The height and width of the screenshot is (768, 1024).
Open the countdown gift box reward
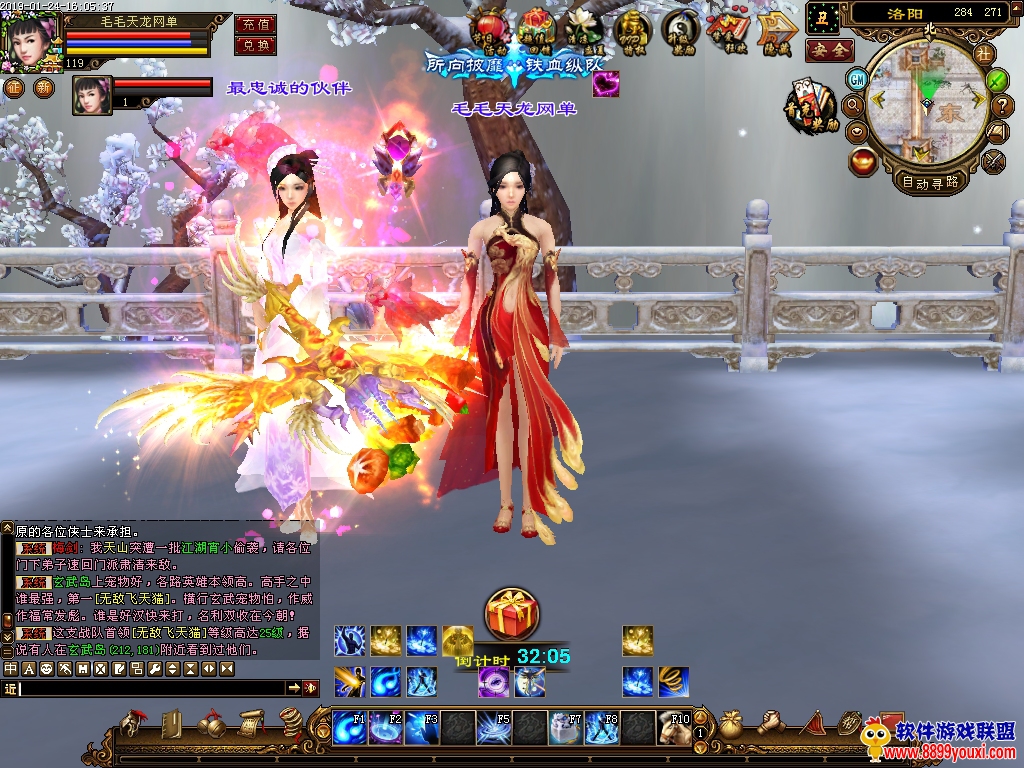click(511, 614)
